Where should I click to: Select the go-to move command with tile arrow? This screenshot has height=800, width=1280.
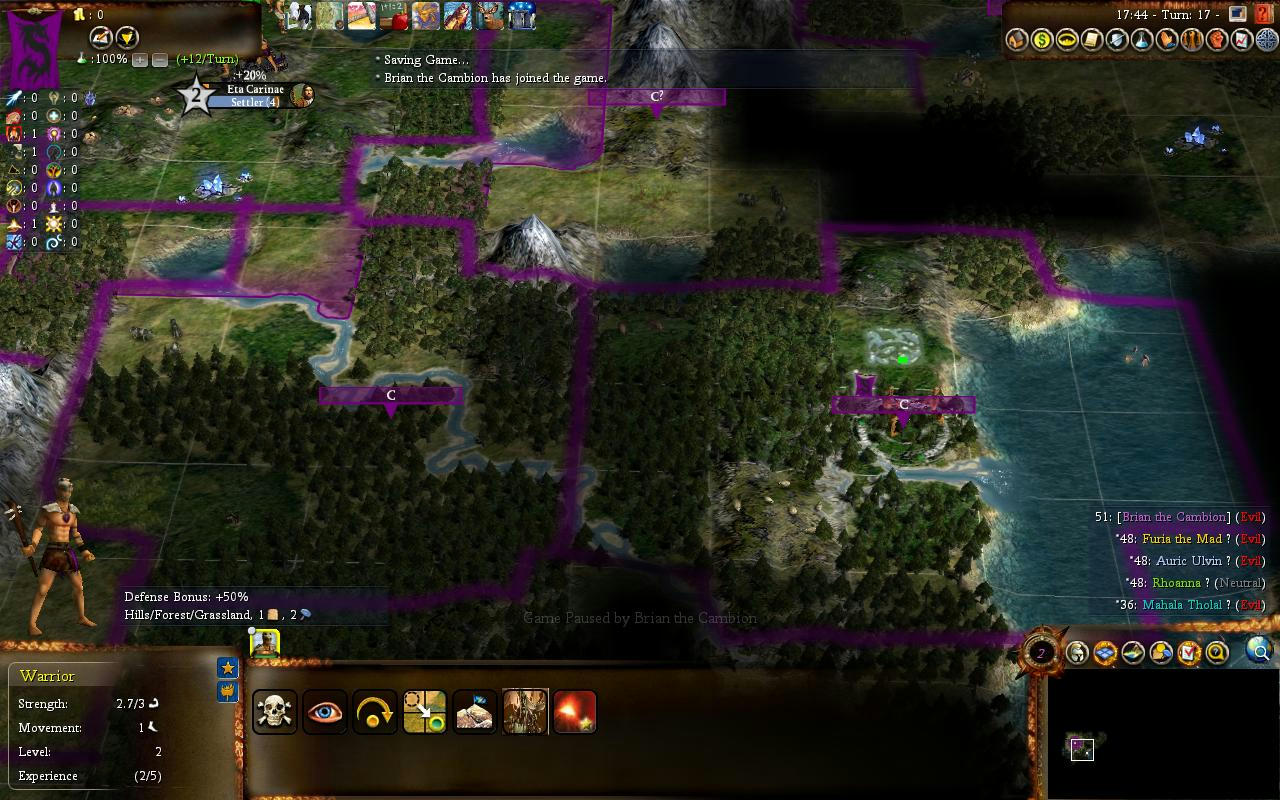(x=425, y=712)
